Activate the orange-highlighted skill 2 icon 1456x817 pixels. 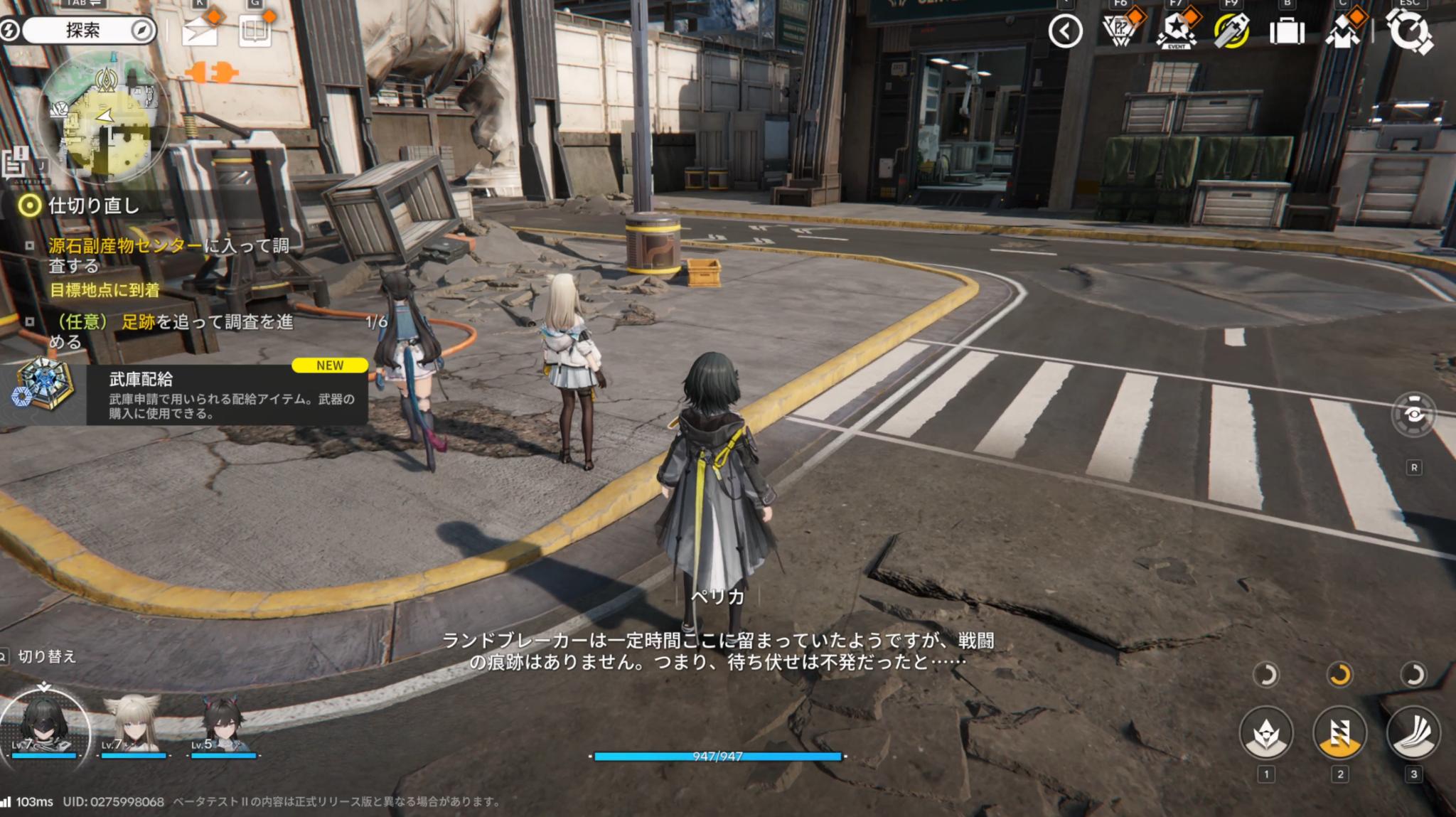click(1339, 732)
